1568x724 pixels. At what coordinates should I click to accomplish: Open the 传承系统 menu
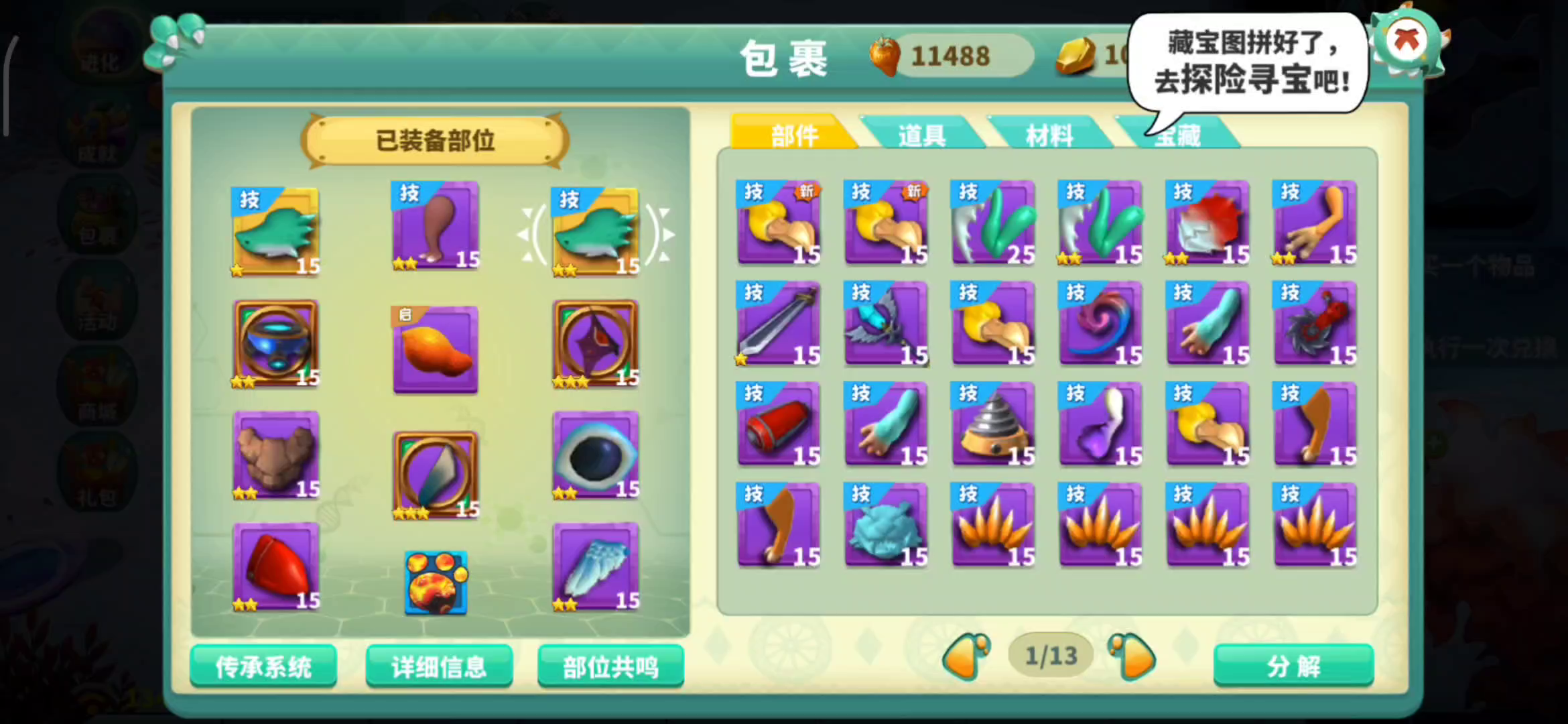pyautogui.click(x=263, y=666)
